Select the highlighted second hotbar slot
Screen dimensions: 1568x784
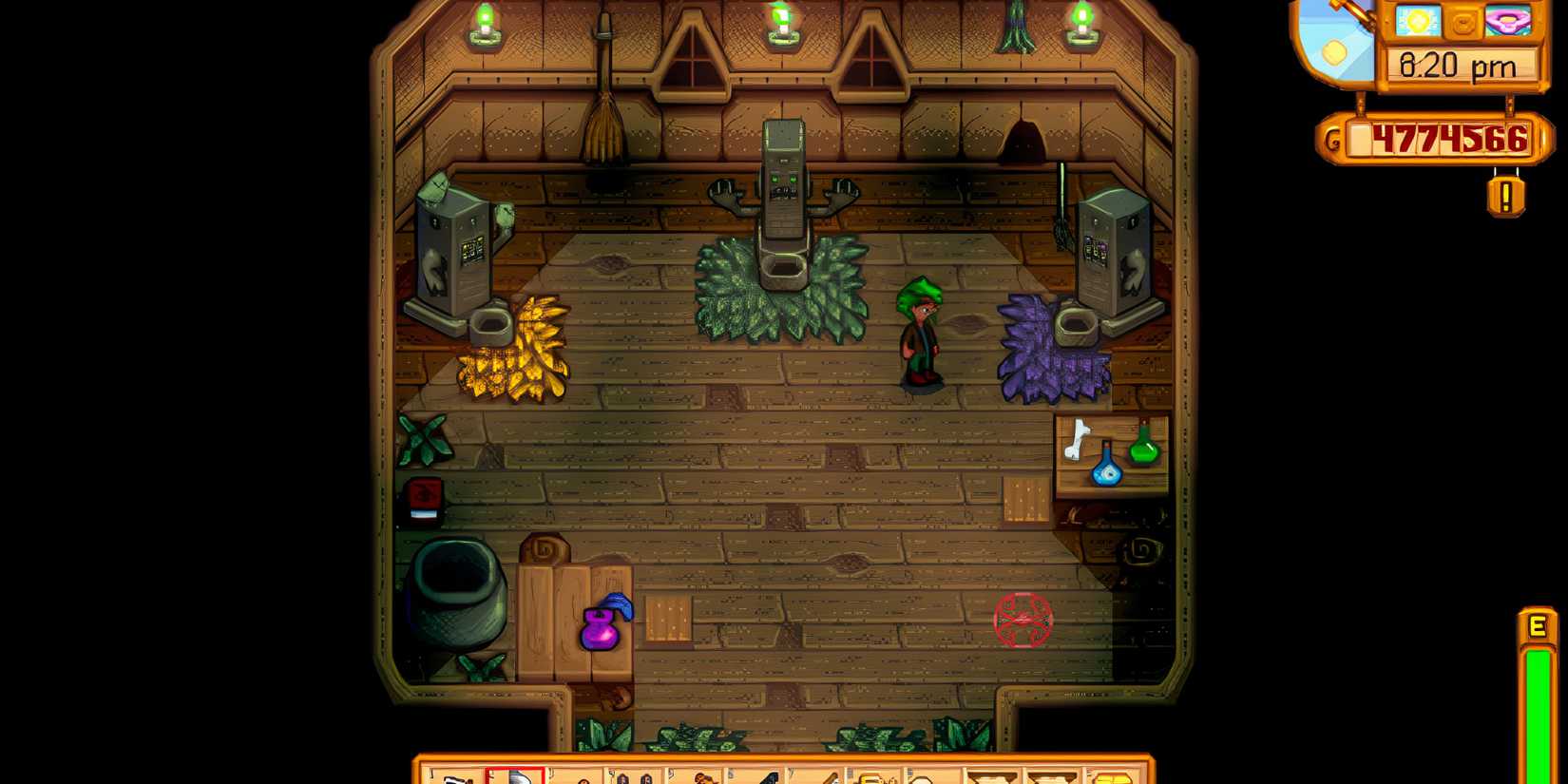(518, 774)
